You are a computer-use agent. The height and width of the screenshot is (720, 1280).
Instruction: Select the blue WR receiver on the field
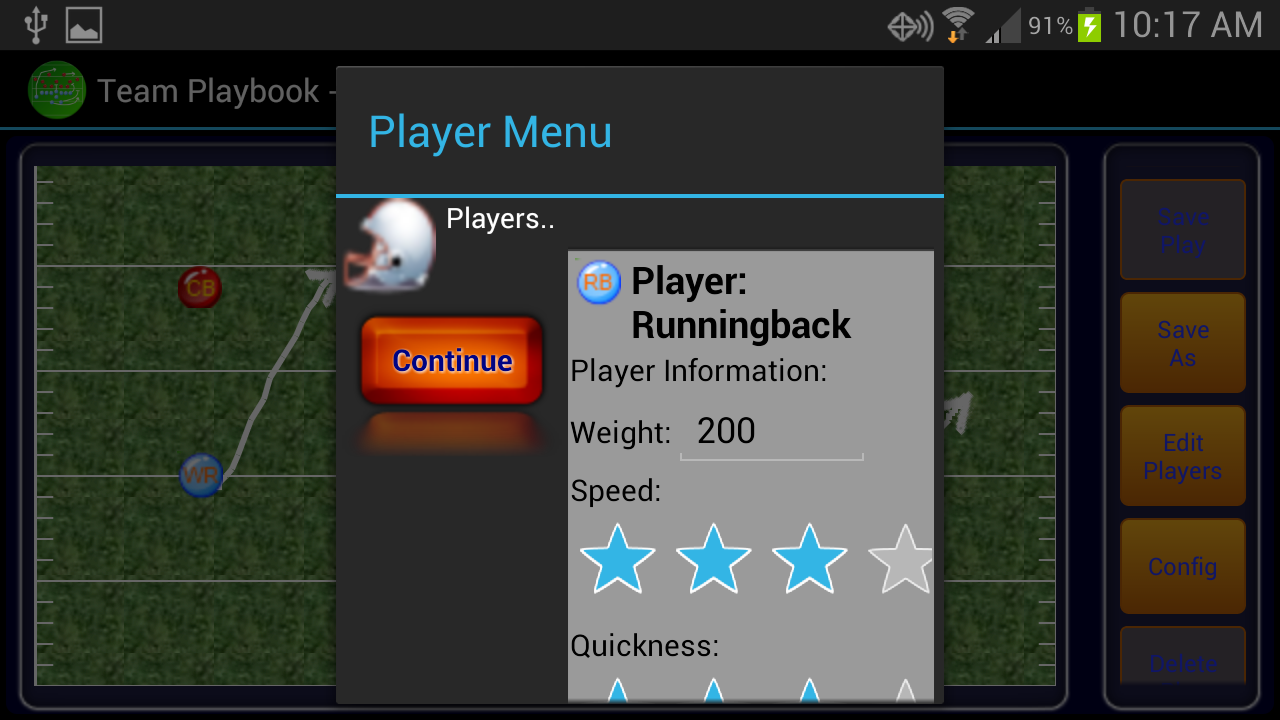point(201,476)
